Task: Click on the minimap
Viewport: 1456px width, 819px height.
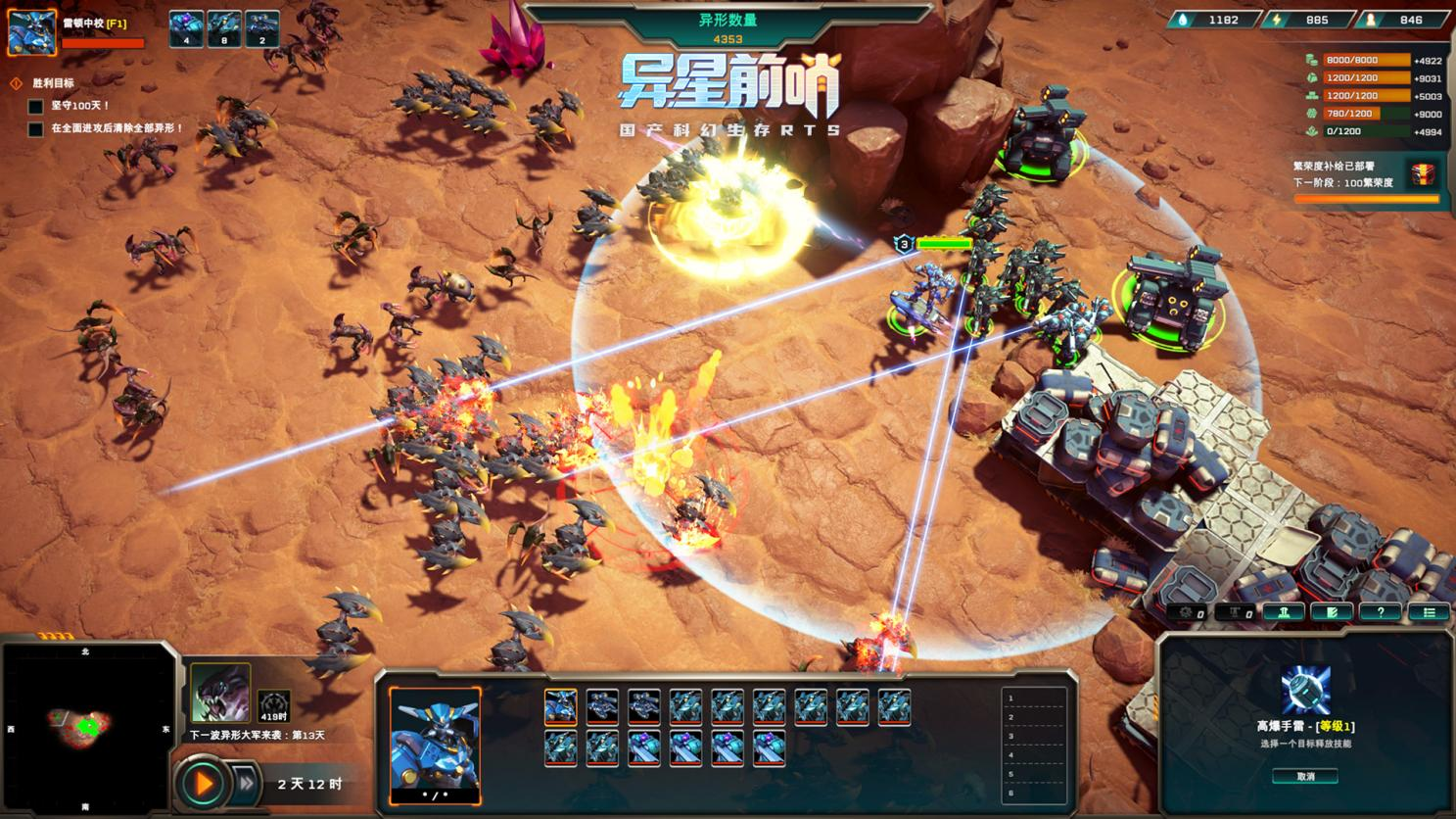Action: [86, 727]
